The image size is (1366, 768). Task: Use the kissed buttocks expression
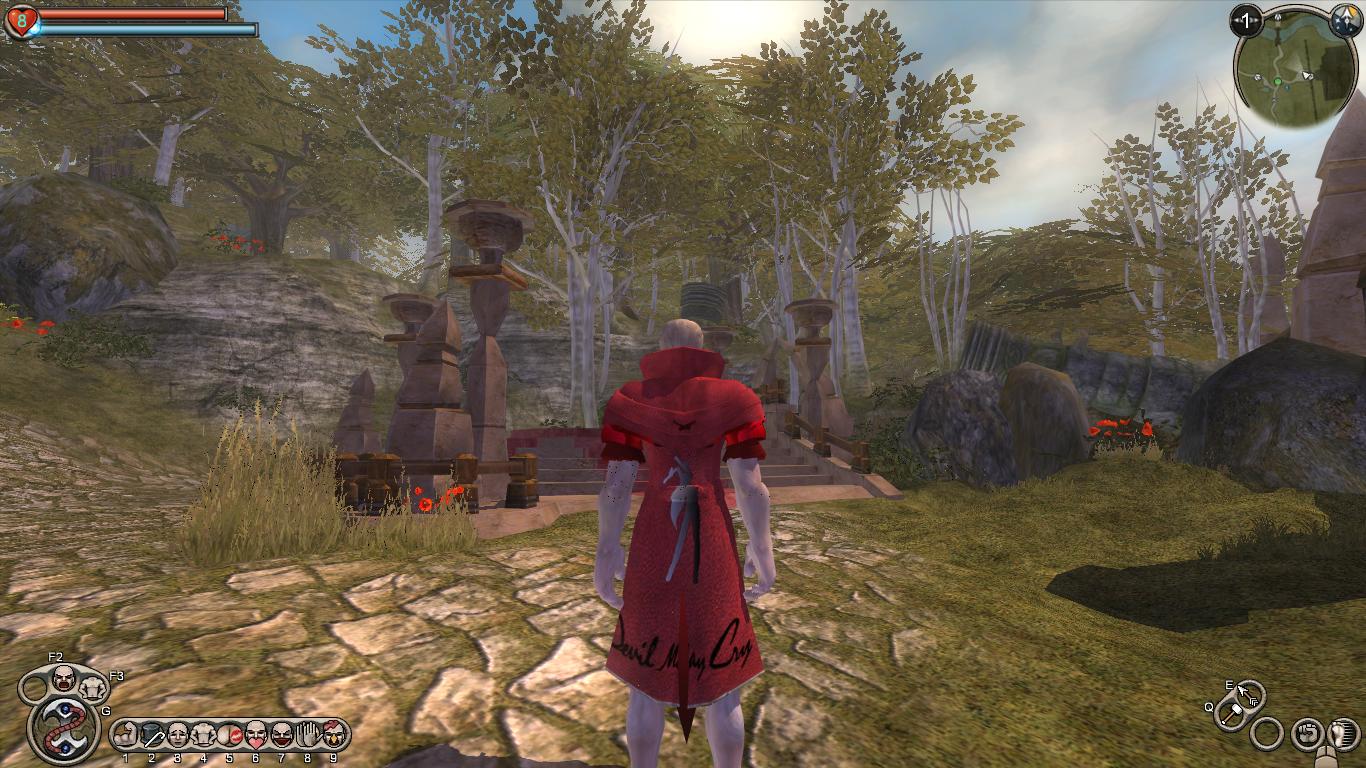point(230,736)
